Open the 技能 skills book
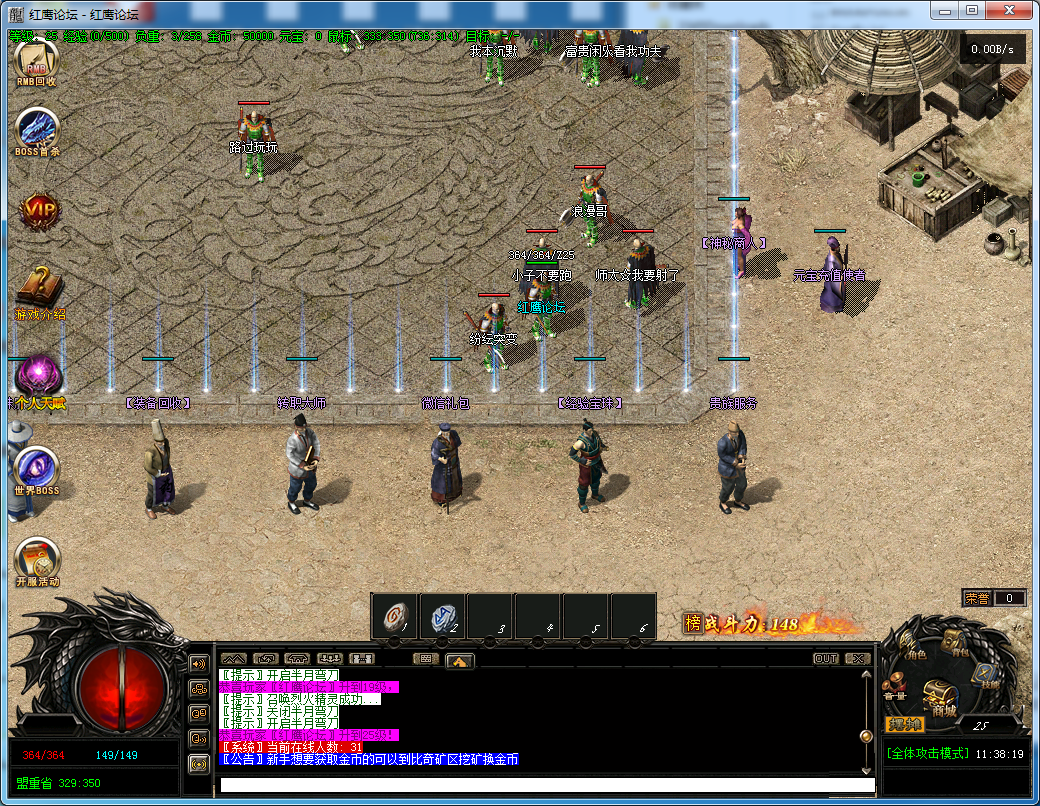The width and height of the screenshot is (1040, 806). (986, 675)
